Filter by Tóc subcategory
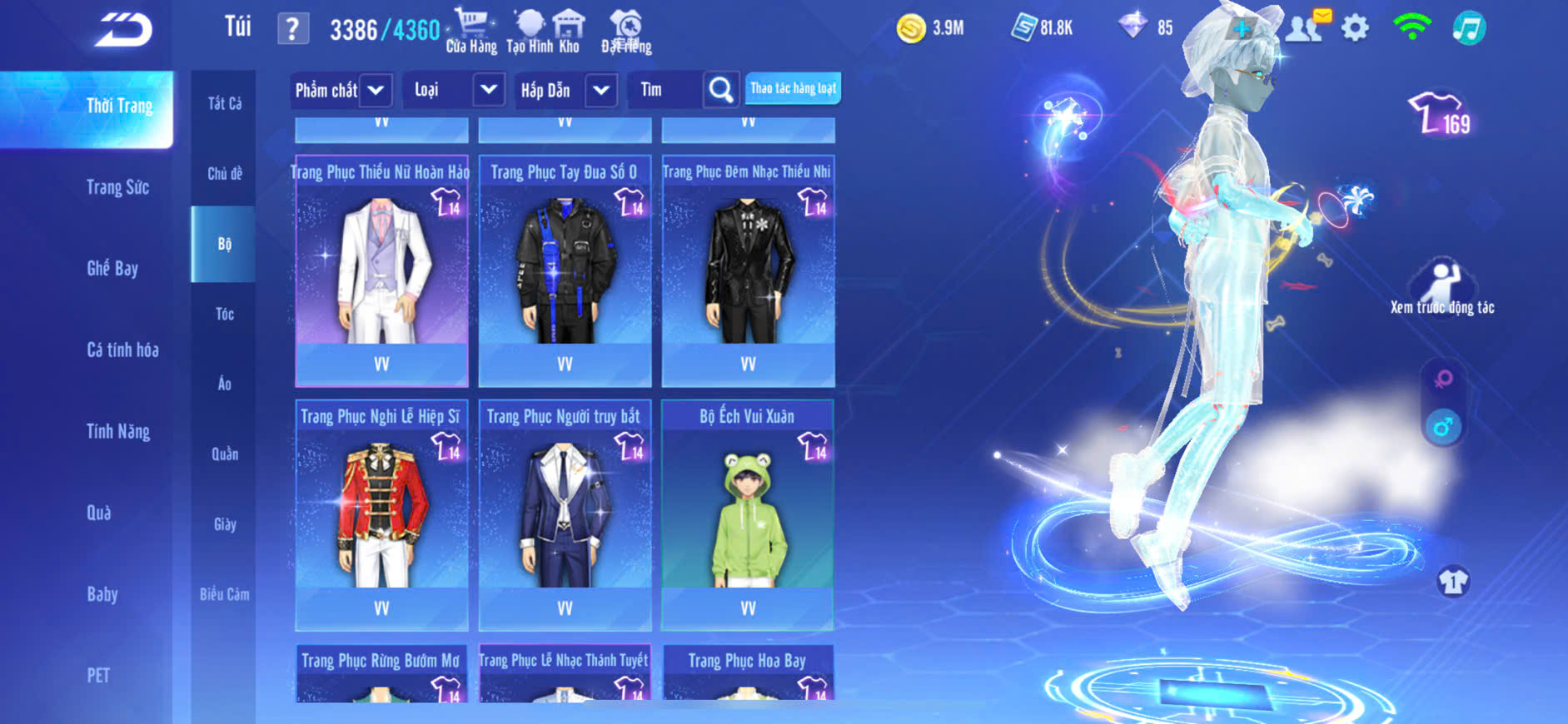The width and height of the screenshot is (1568, 724). point(224,314)
